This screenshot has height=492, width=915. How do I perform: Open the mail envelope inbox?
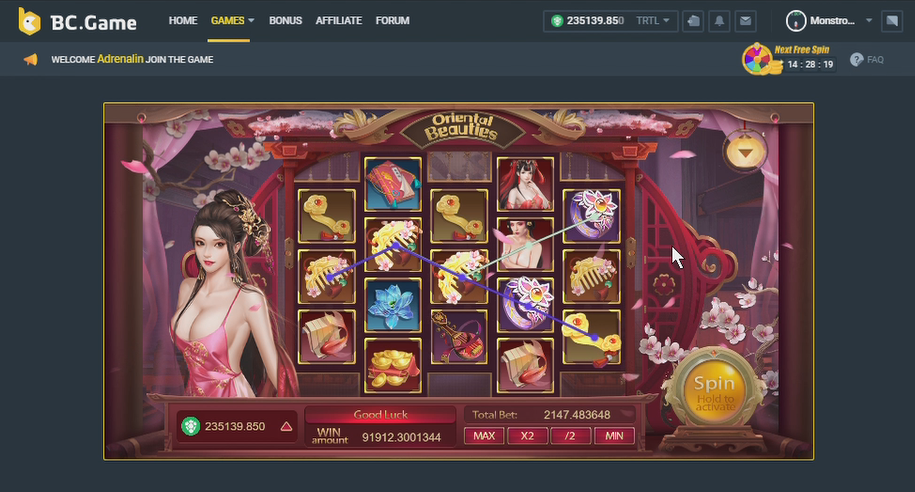[x=744, y=20]
